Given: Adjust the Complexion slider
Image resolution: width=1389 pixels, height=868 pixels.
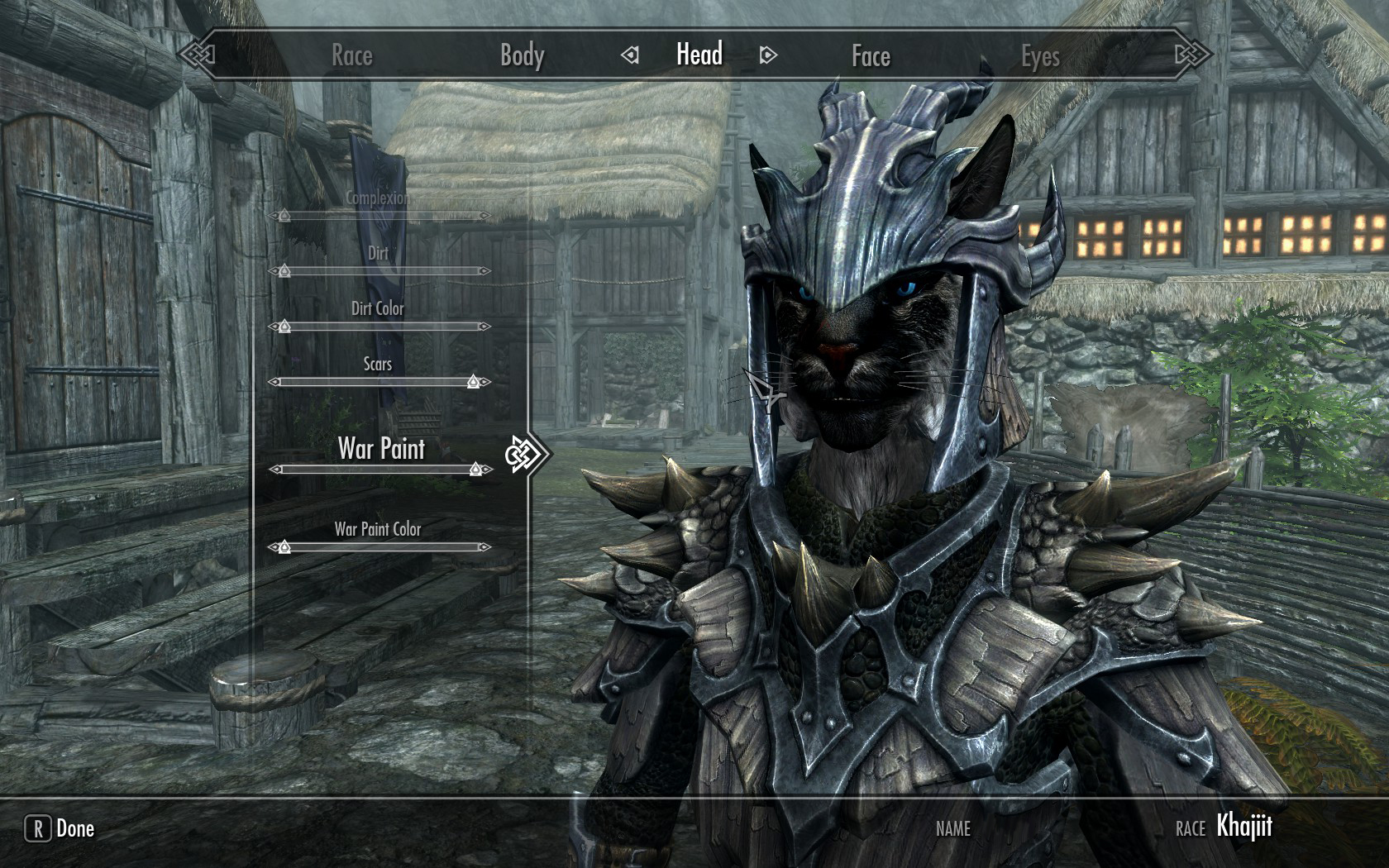Looking at the screenshot, I should coord(379,216).
